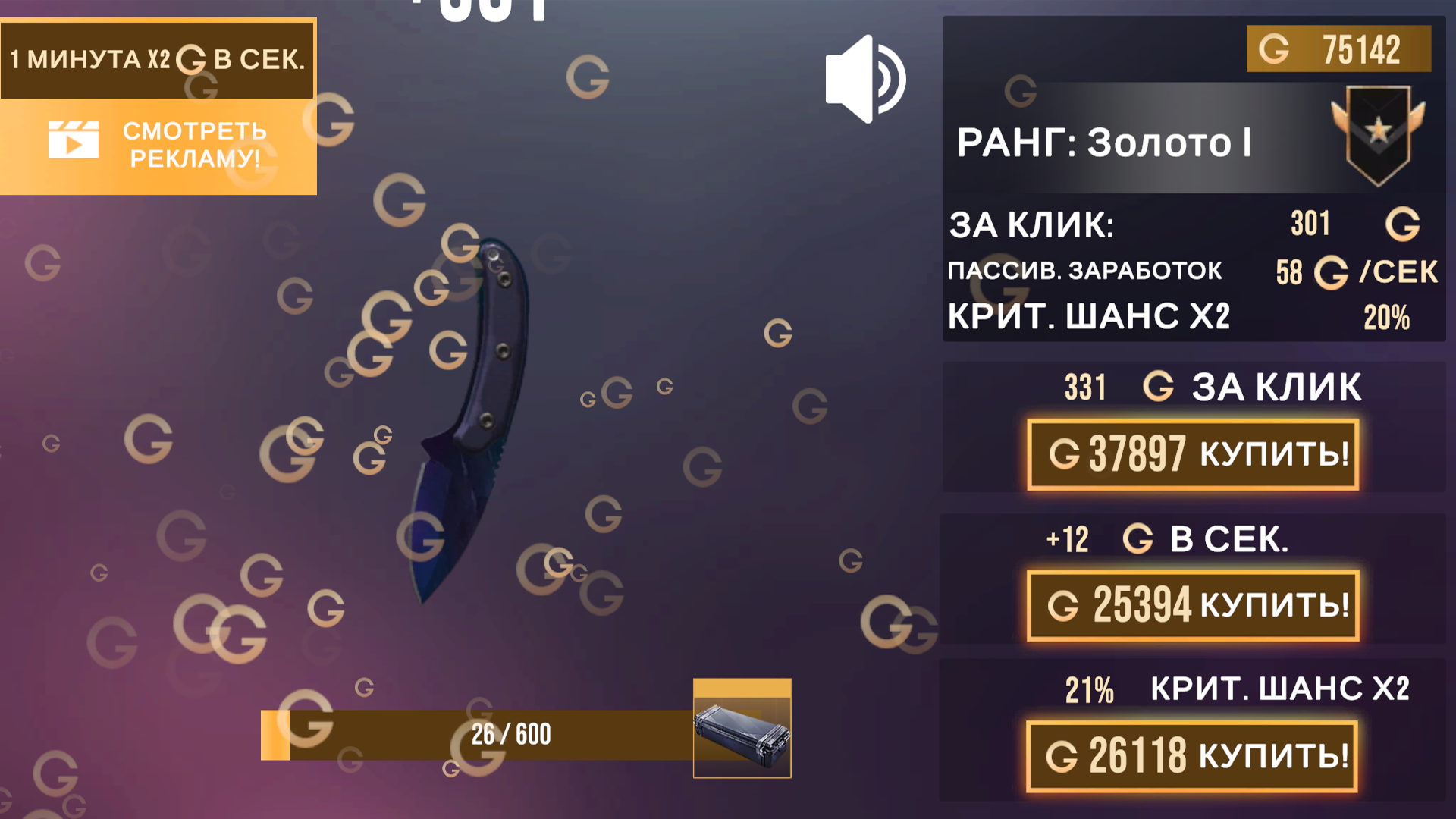
Task: Click the coin balance display 75142
Action: point(1339,48)
